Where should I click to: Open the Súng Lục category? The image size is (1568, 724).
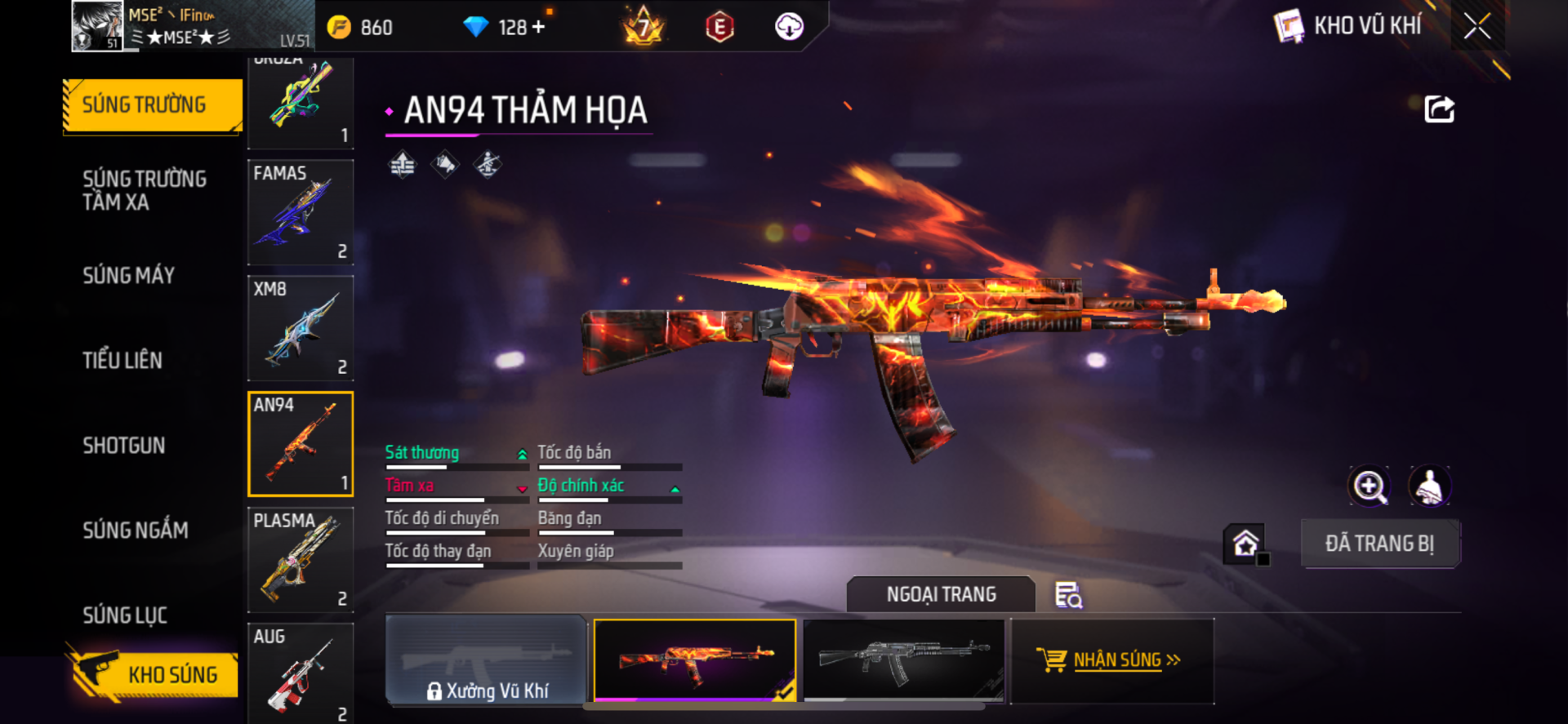[125, 615]
